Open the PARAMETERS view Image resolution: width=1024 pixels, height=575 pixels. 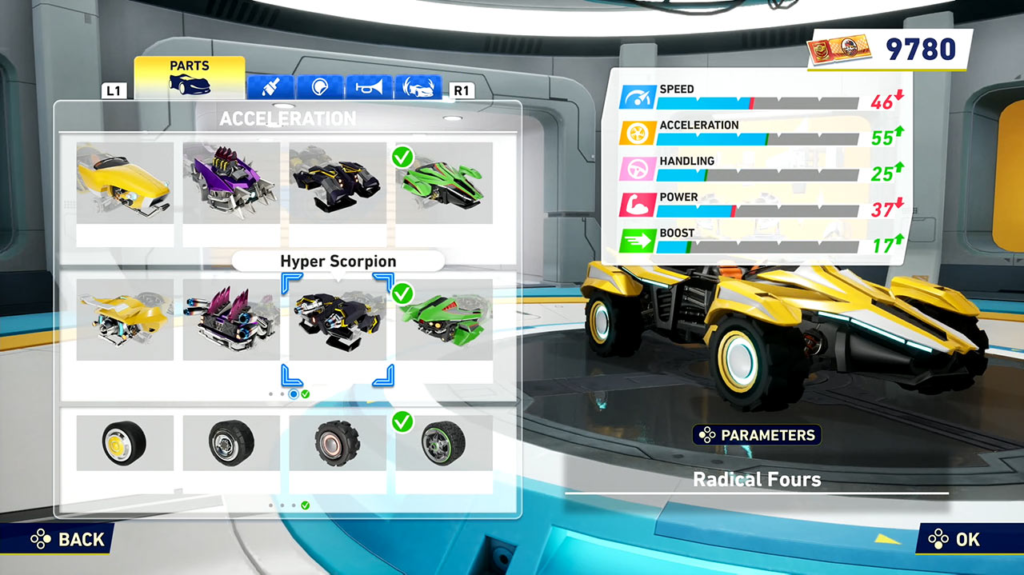click(757, 435)
